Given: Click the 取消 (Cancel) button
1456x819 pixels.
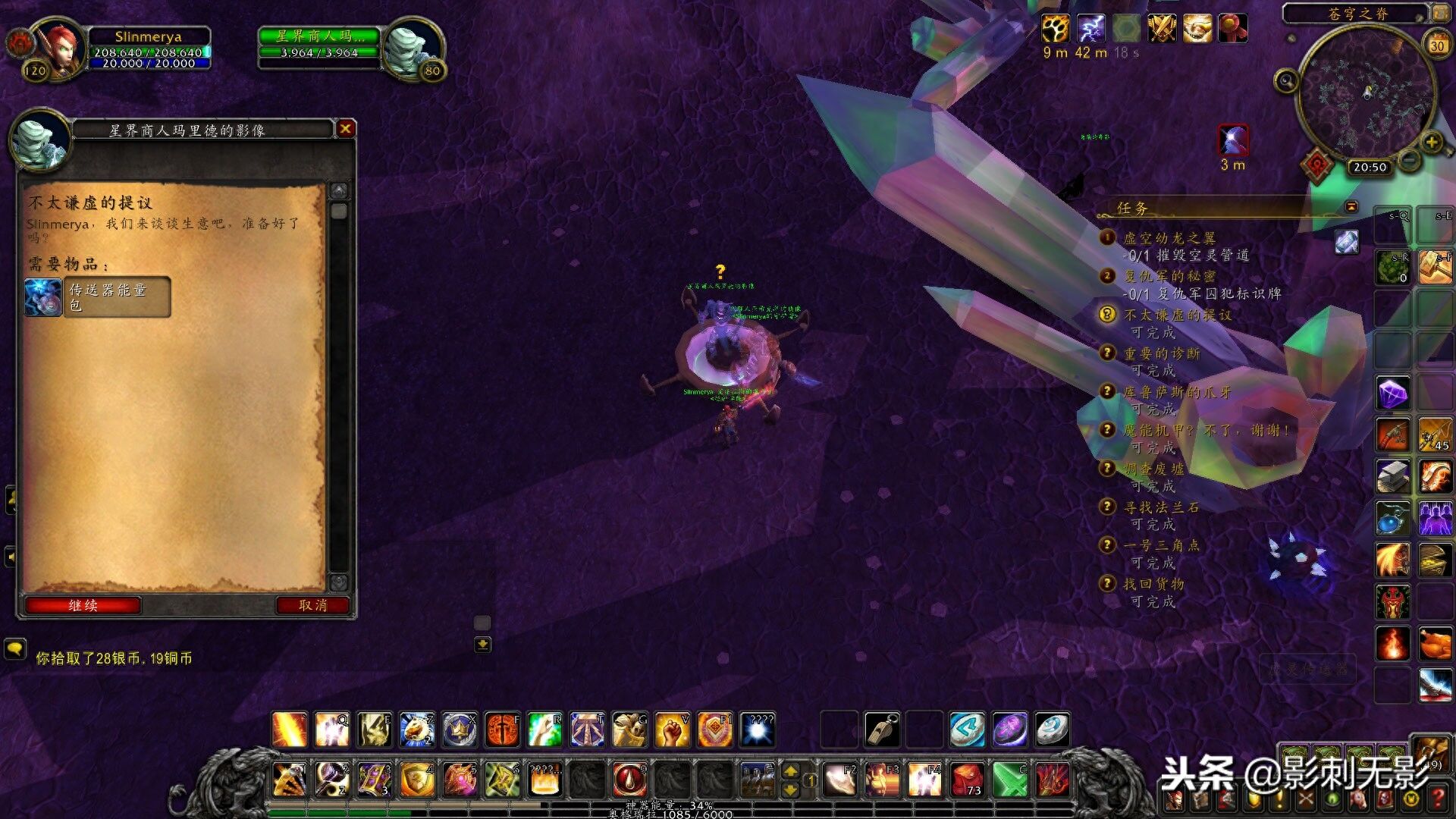Looking at the screenshot, I should (x=312, y=605).
